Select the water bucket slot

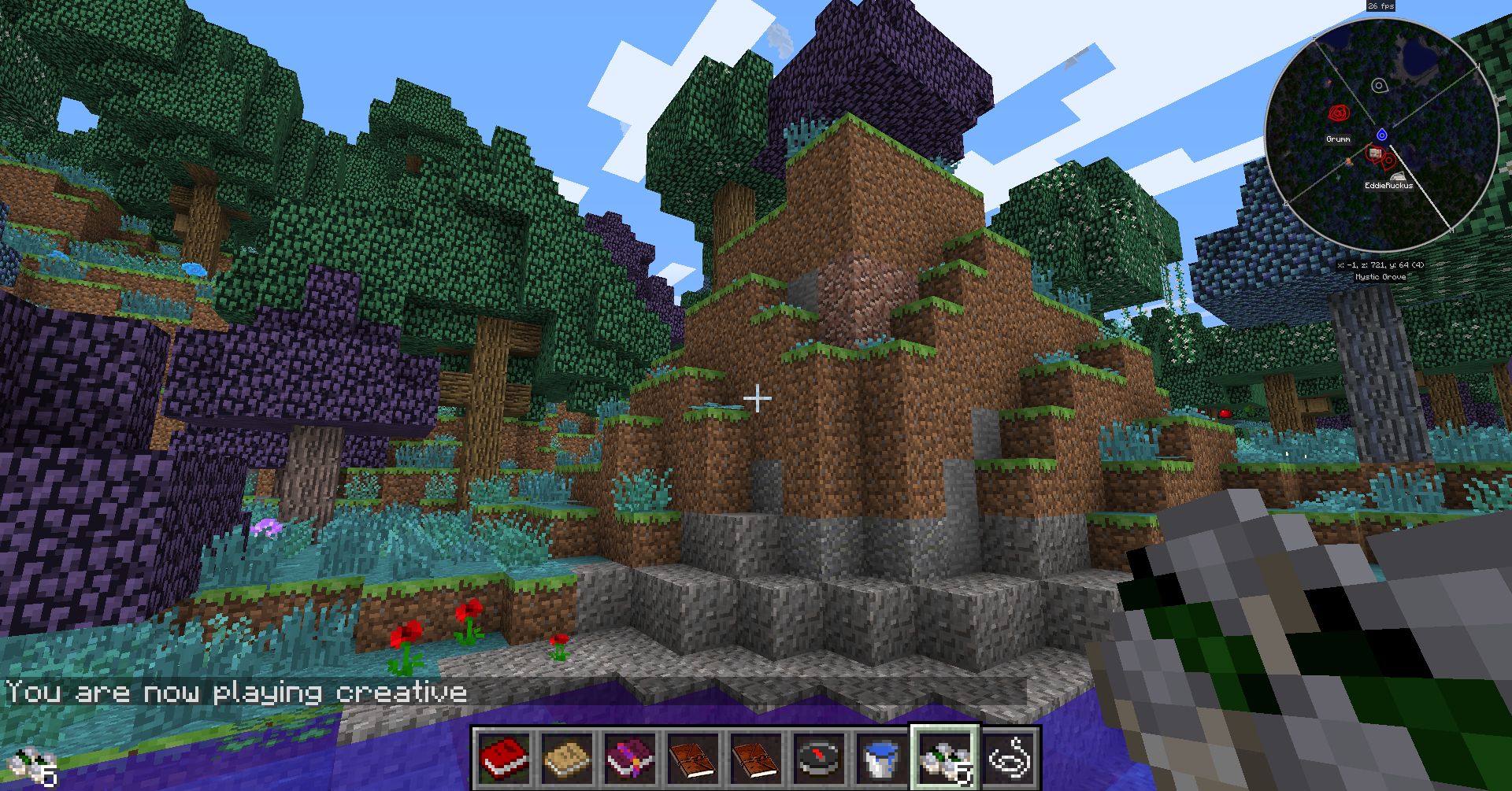(x=881, y=758)
